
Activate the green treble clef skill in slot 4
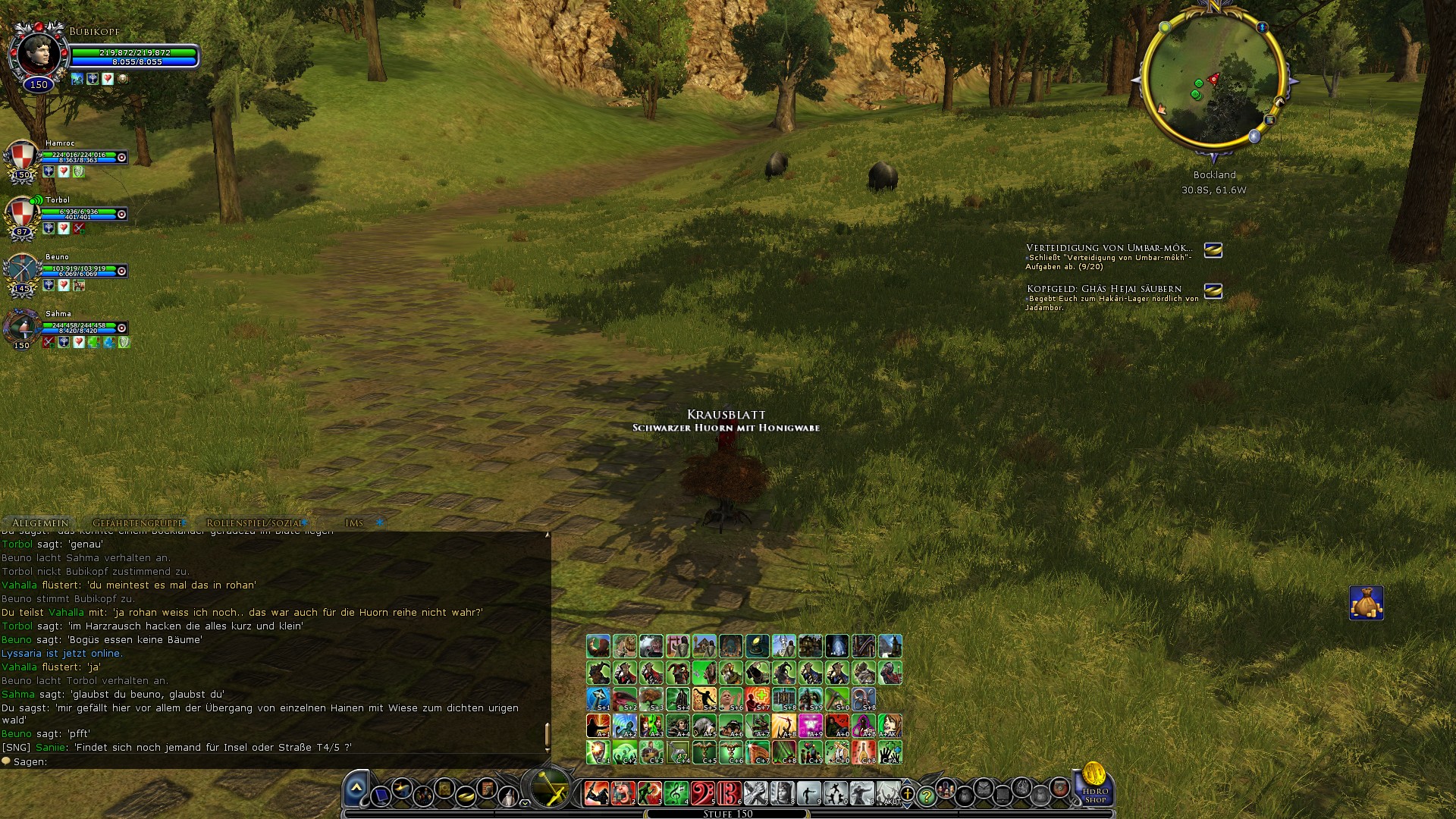point(676,793)
